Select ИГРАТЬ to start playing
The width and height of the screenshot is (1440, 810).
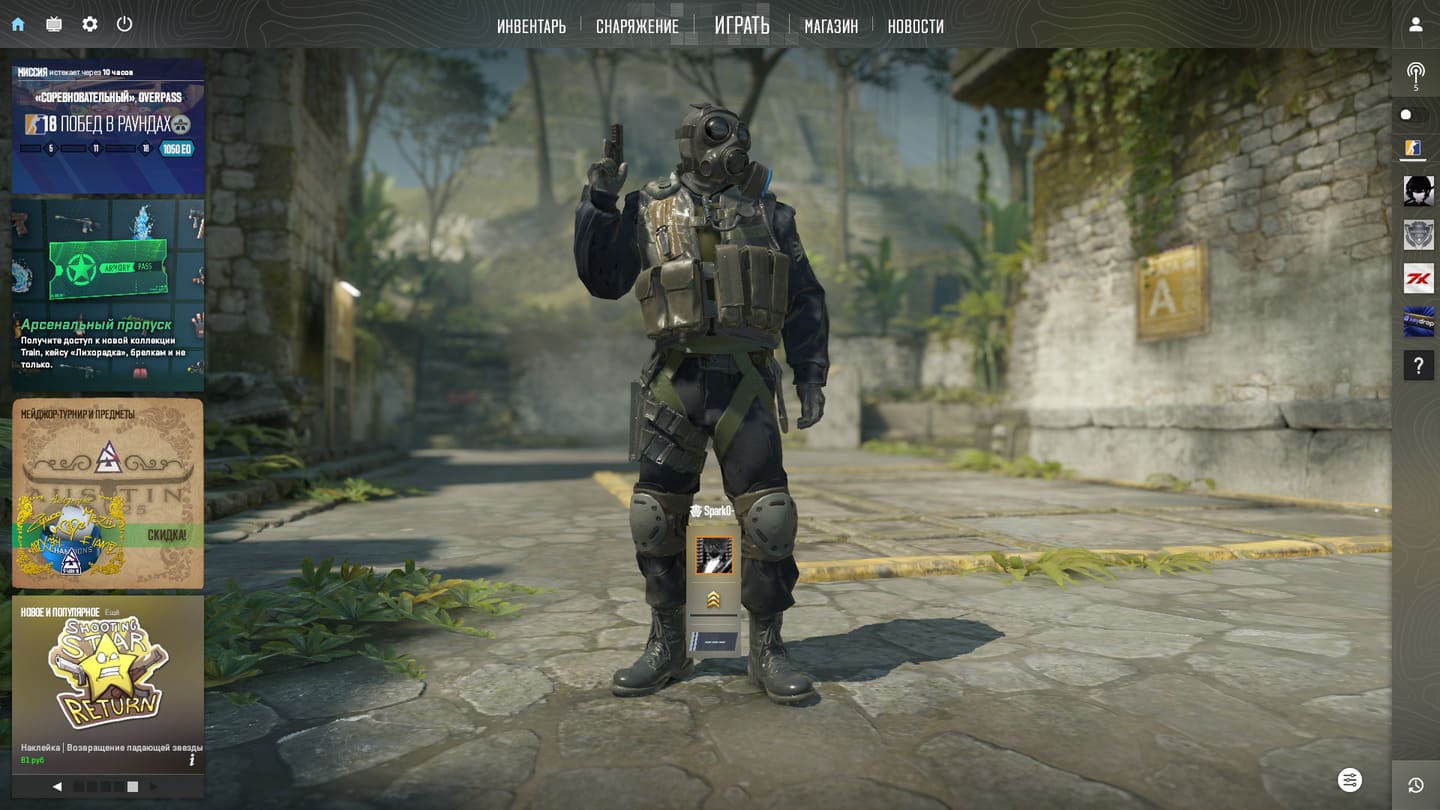(742, 25)
